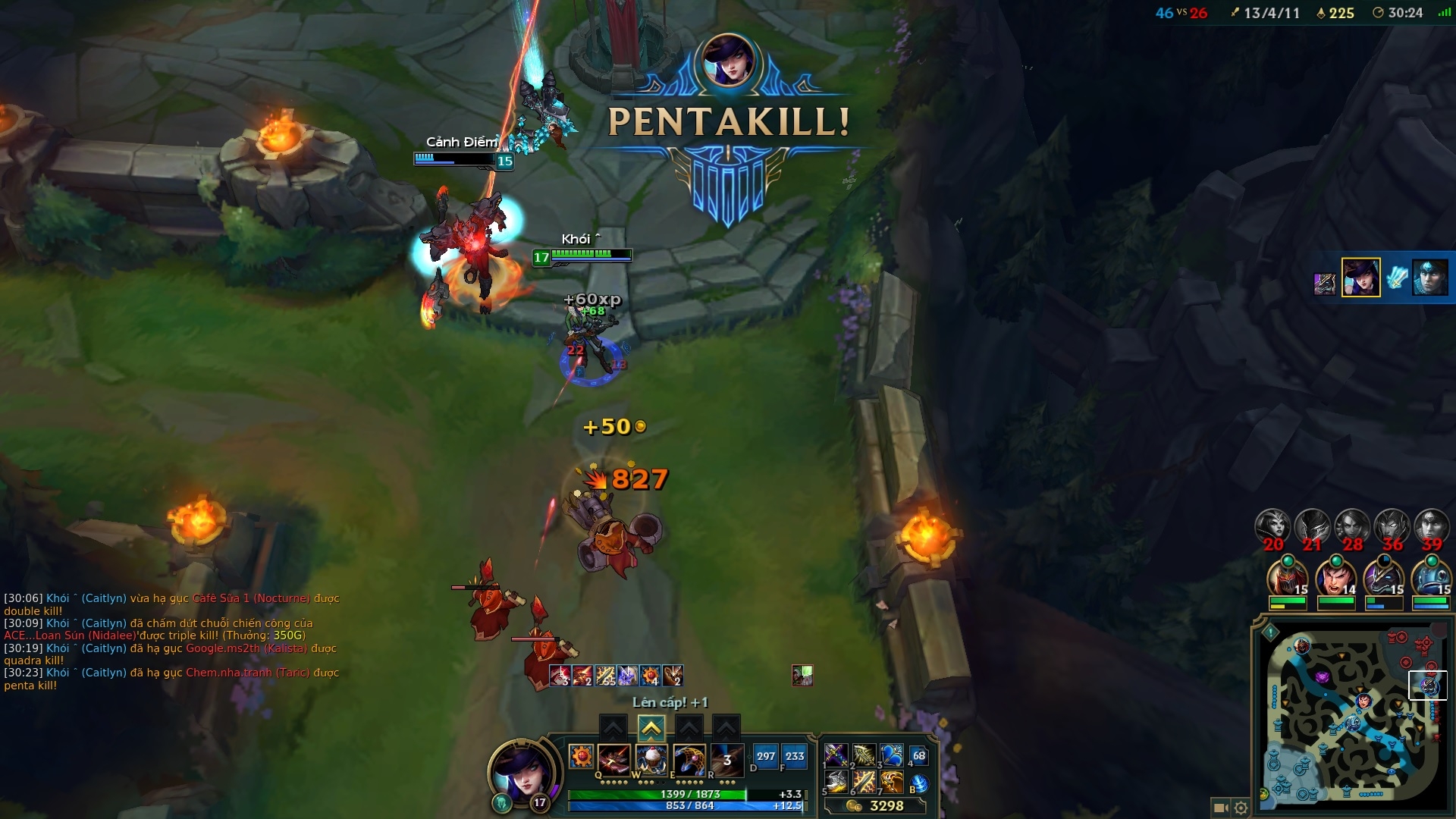1456x819 pixels.
Task: Use the 90 Caliber Net E ability
Action: coord(689,758)
